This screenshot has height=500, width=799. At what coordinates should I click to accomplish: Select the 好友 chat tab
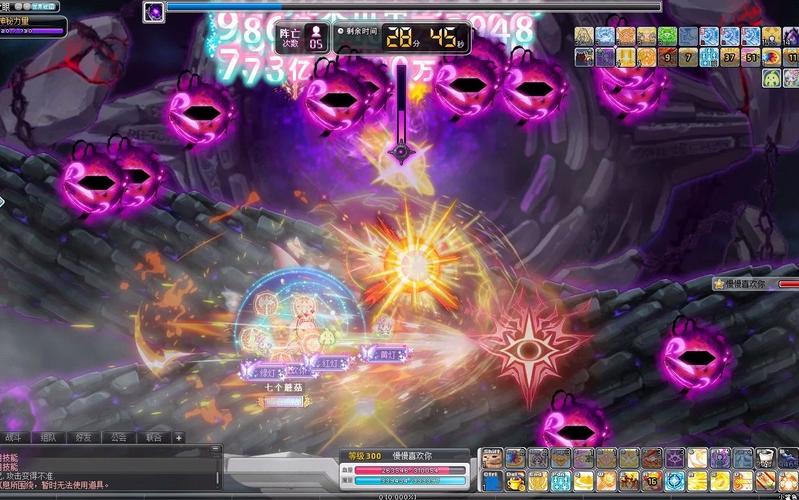tap(84, 437)
